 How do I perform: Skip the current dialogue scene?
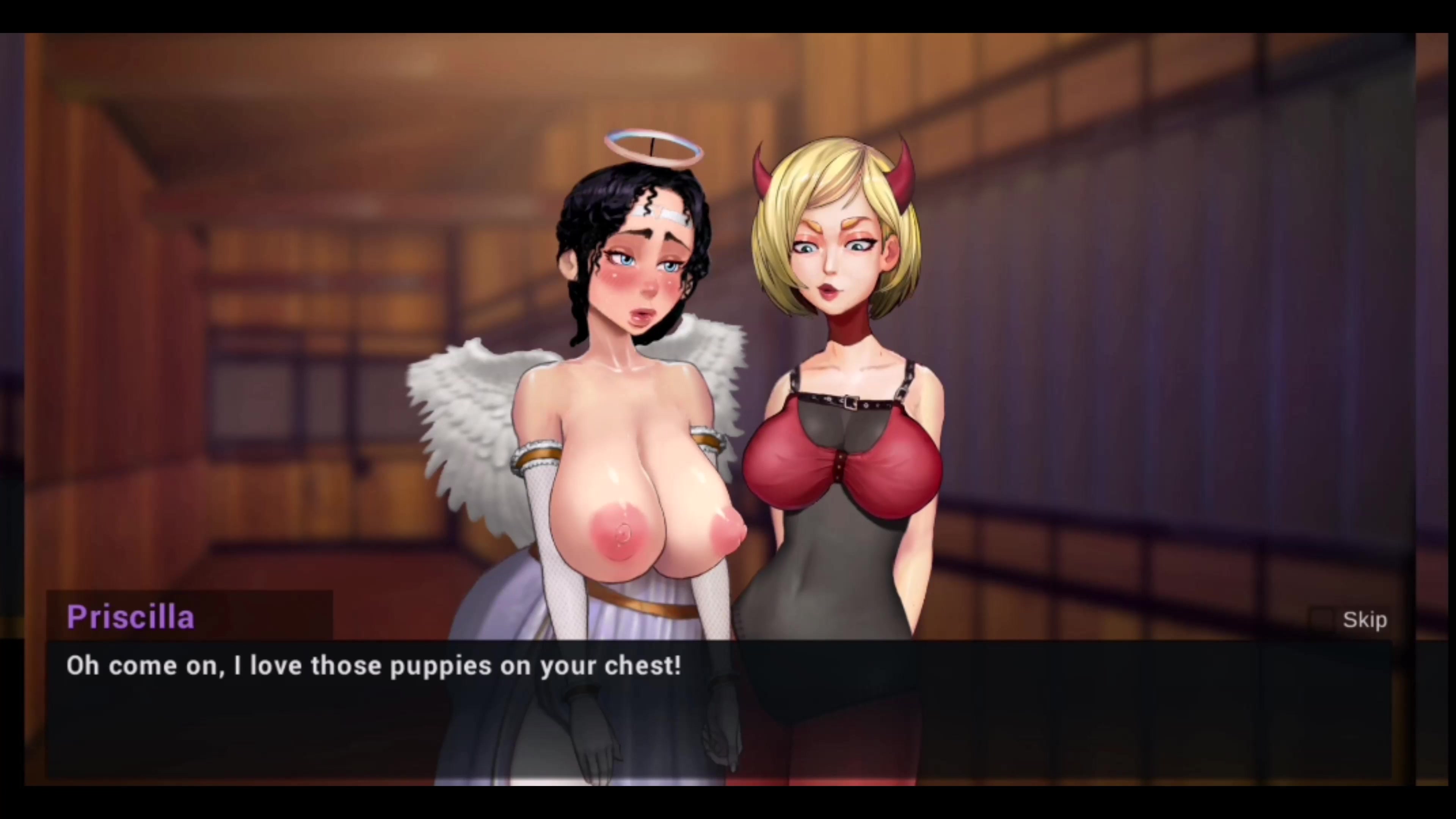pos(1363,620)
